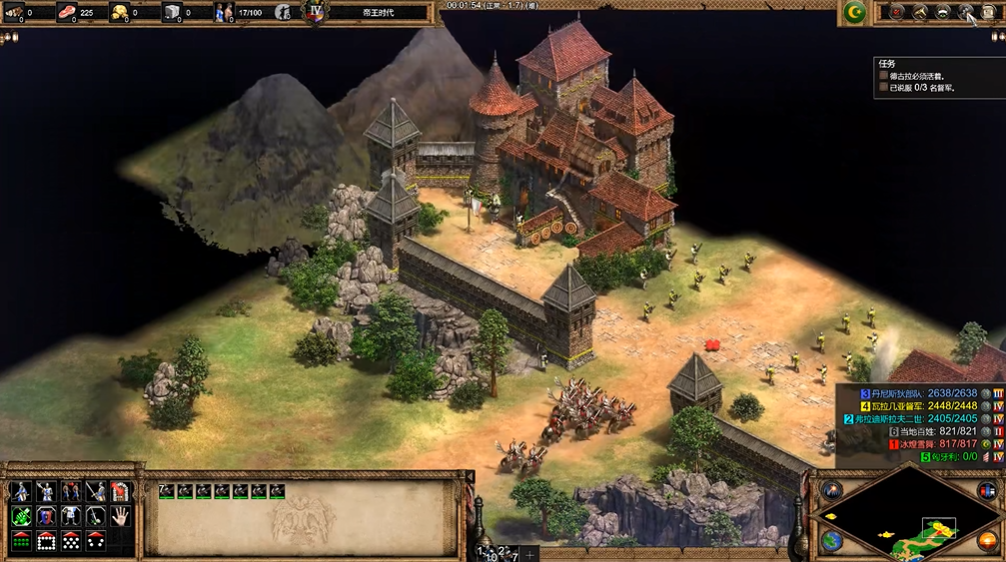
Task: Open the scroll-shaped main menu button
Action: pyautogui.click(x=988, y=12)
